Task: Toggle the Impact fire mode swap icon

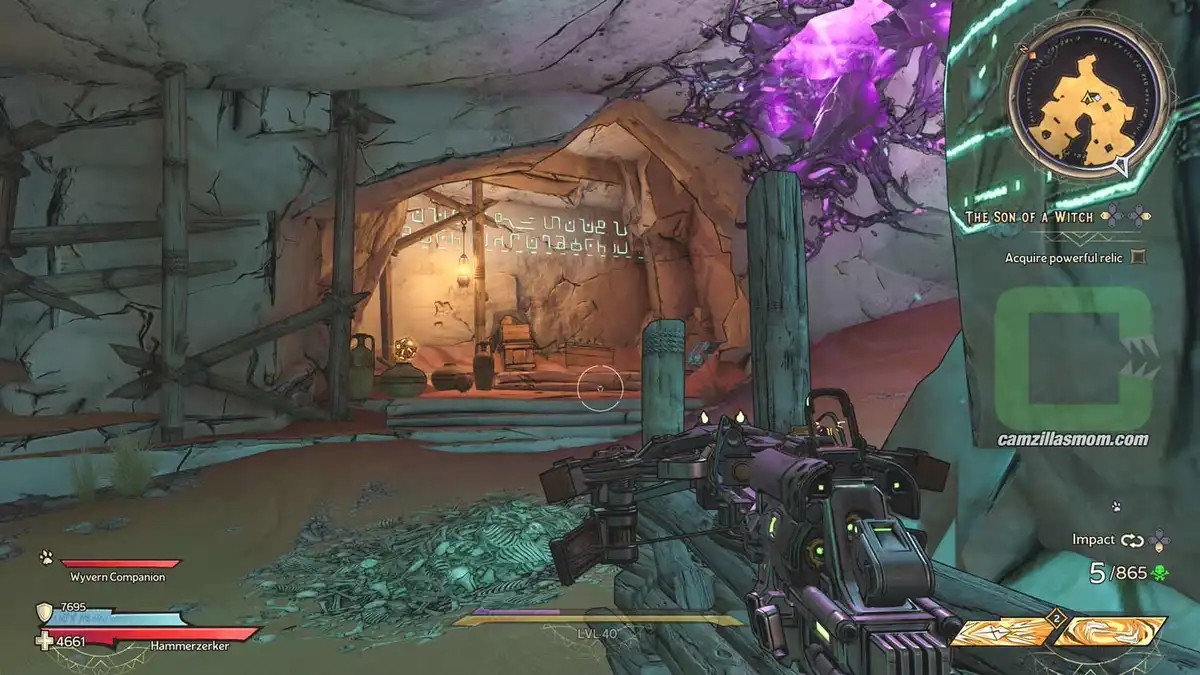Action: tap(1132, 540)
